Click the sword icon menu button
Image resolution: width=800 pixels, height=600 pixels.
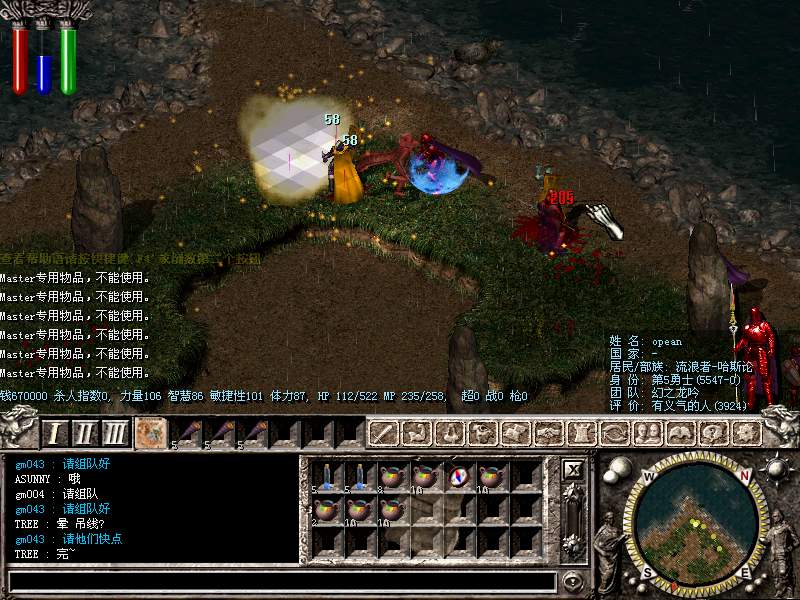pos(385,433)
